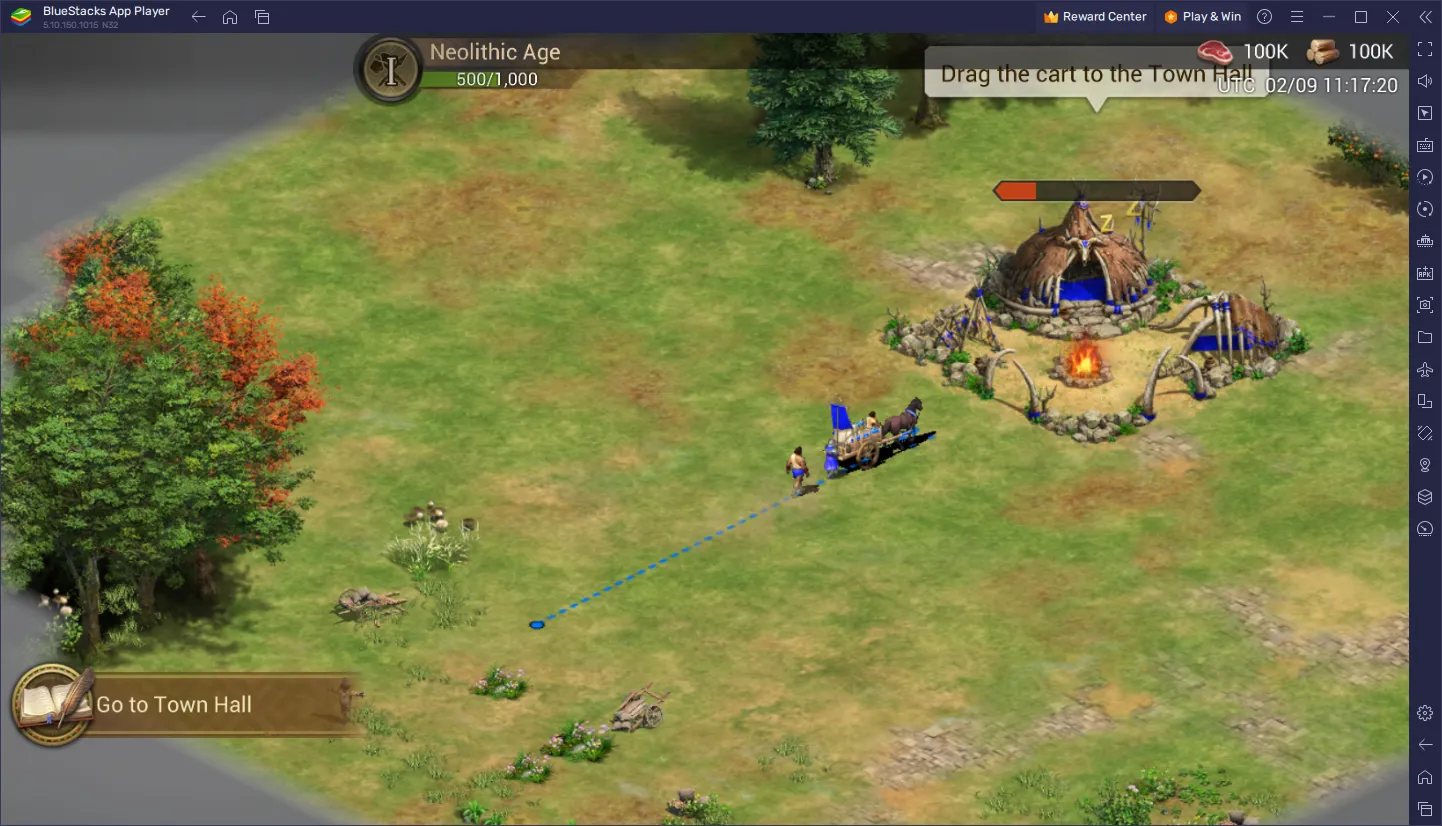Open the Reward Center
1442x826 pixels.
click(x=1095, y=16)
